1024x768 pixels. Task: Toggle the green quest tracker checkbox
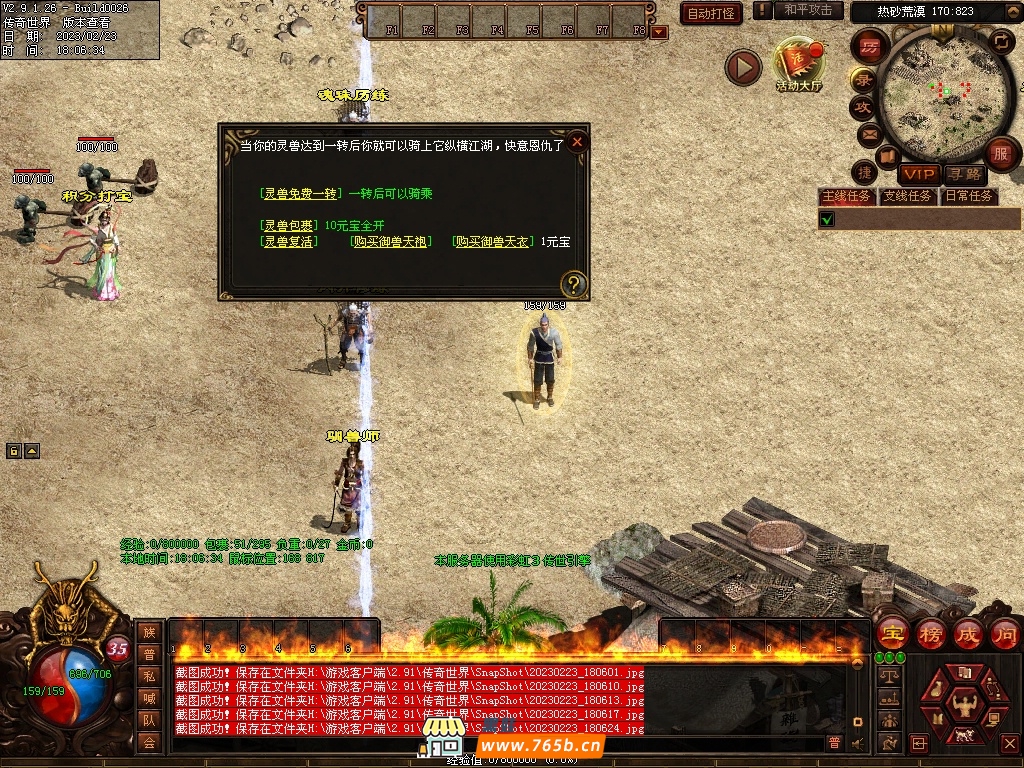click(827, 219)
